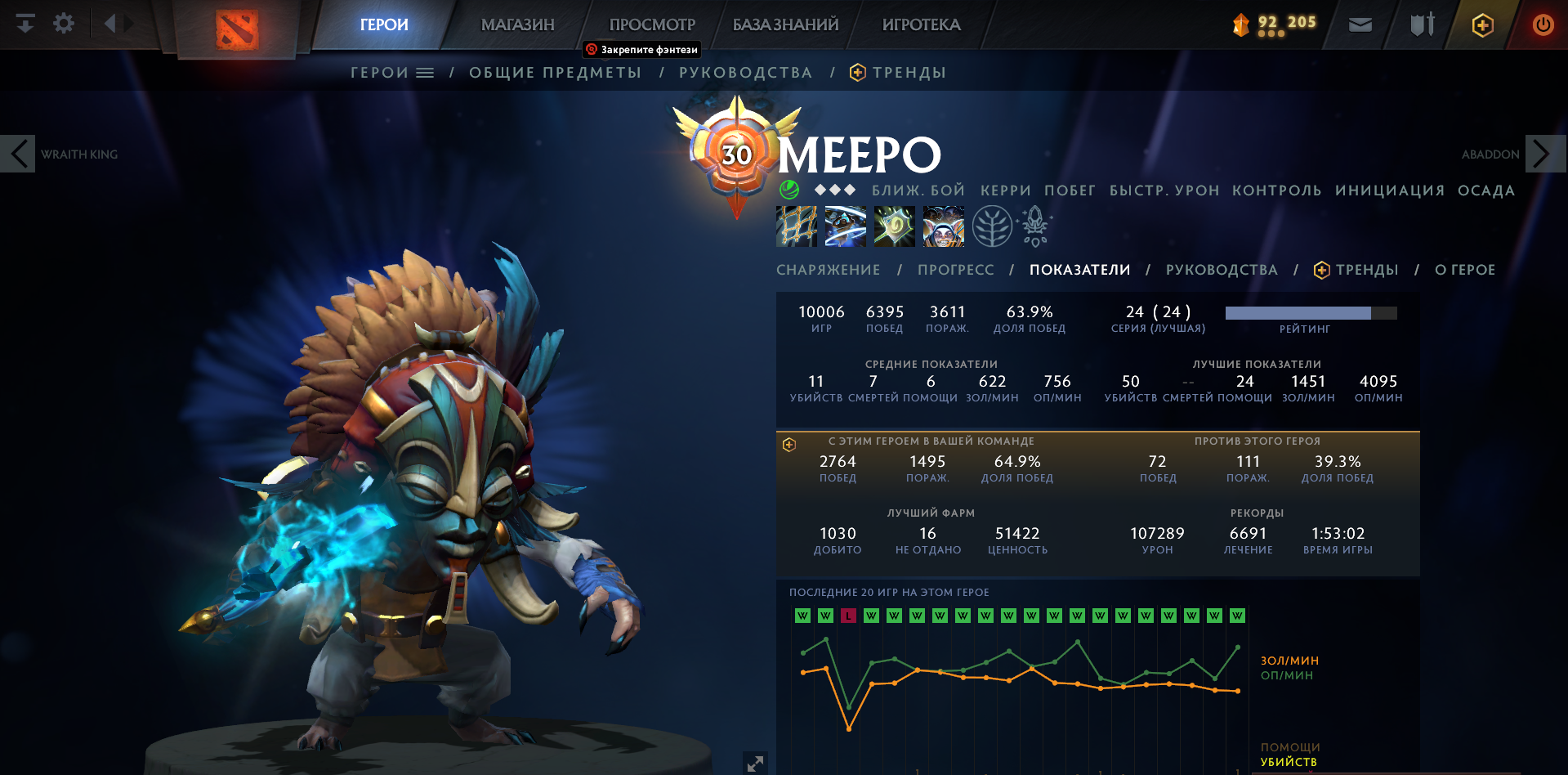Open the mail envelope icon
Viewport: 1568px width, 775px height.
point(1360,25)
